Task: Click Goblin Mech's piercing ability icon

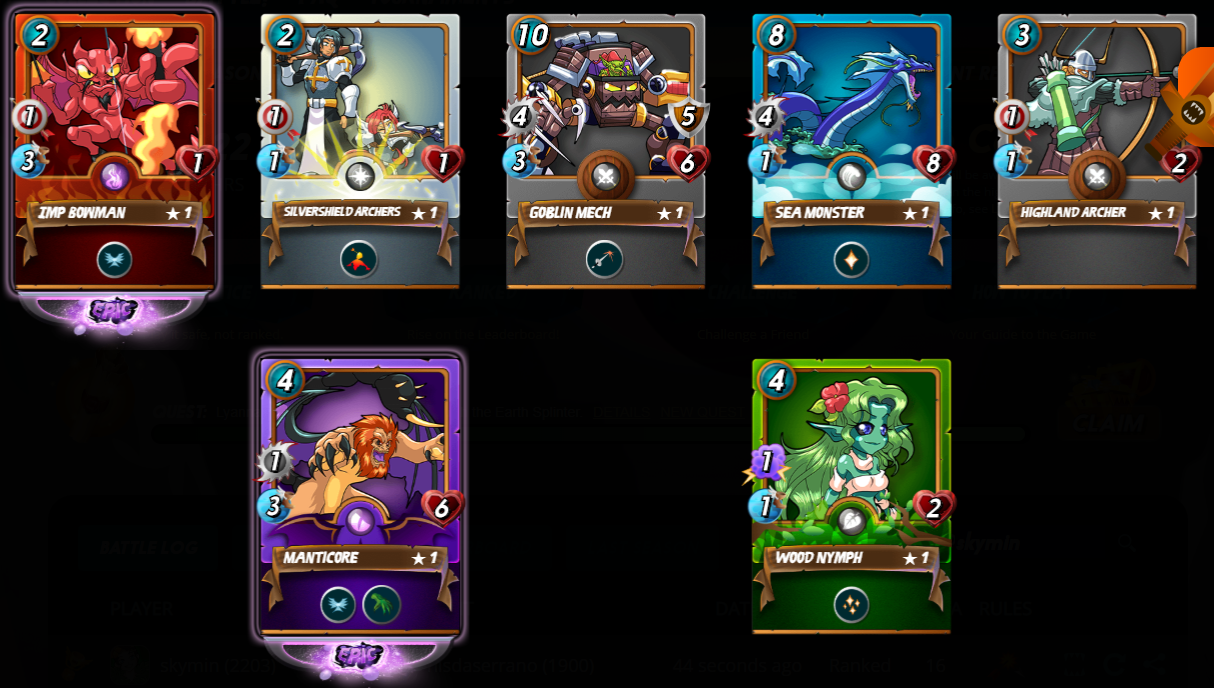Action: (x=605, y=260)
